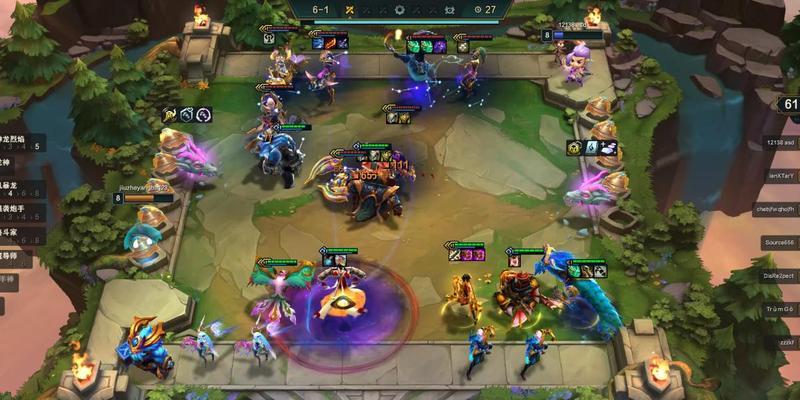Pick the blue teardrop item icon
The width and height of the screenshot is (800, 400).
591,148
